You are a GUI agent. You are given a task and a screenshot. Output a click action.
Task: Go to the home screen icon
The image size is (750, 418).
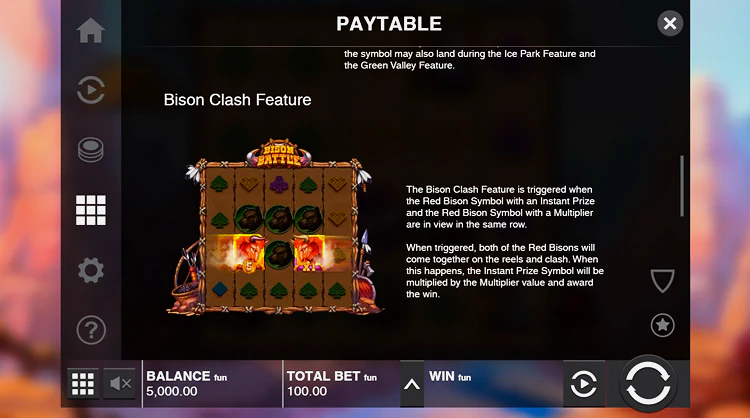click(91, 31)
